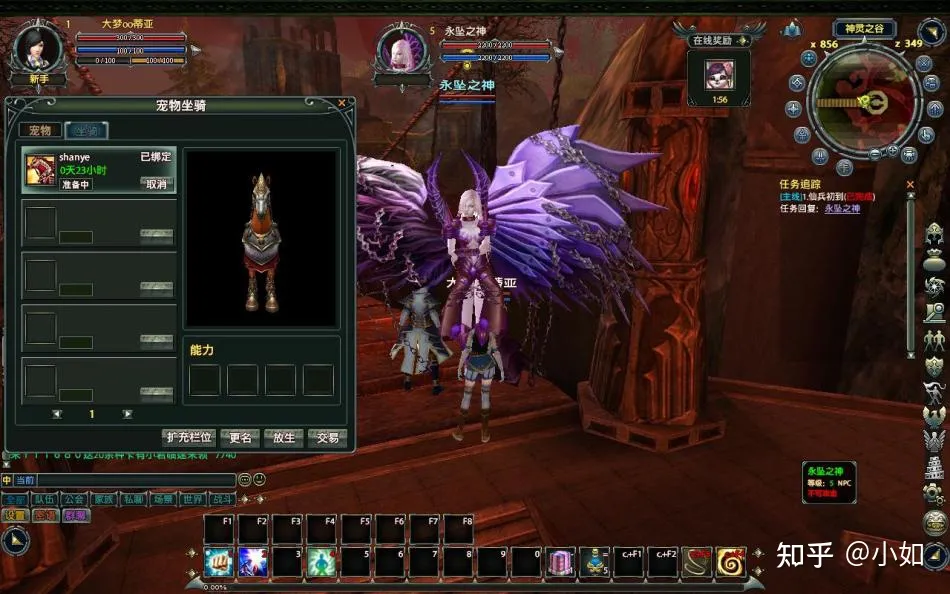
Task: Switch chat to the 世界 world channel
Action: coord(193,499)
